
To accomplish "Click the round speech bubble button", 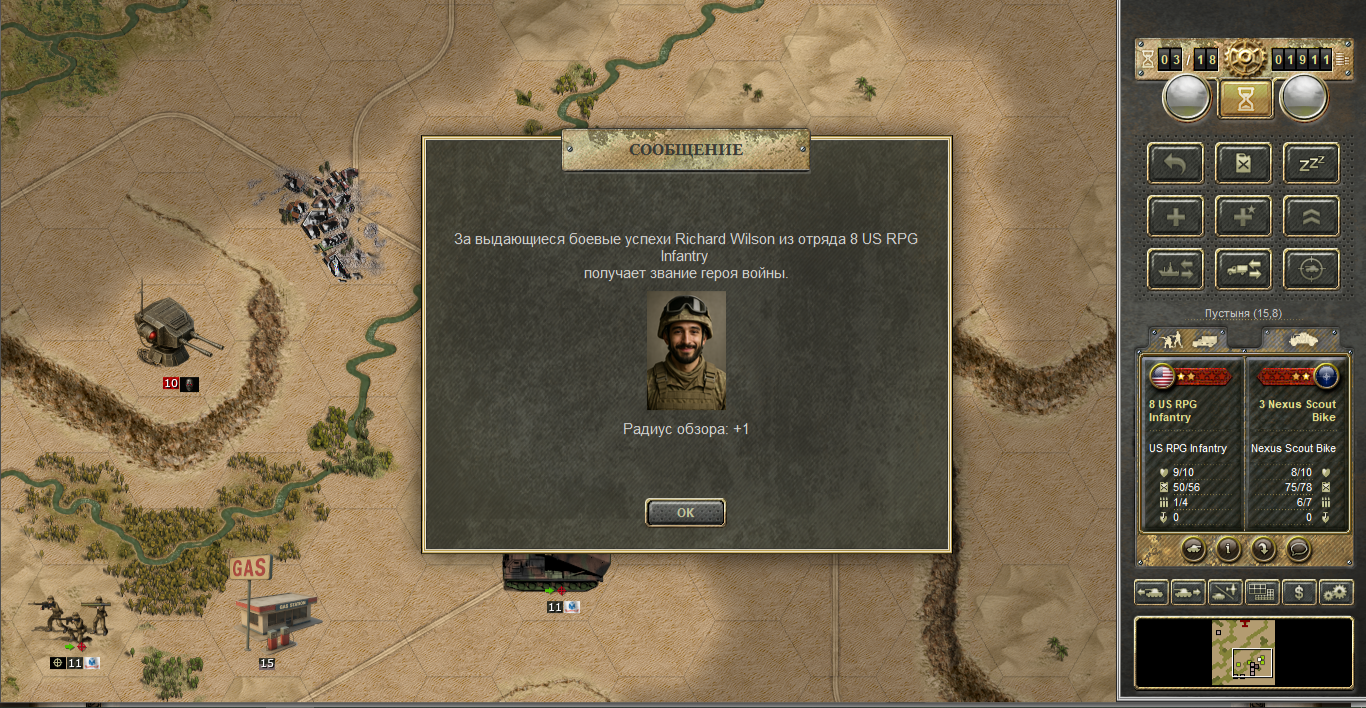I will point(1298,548).
